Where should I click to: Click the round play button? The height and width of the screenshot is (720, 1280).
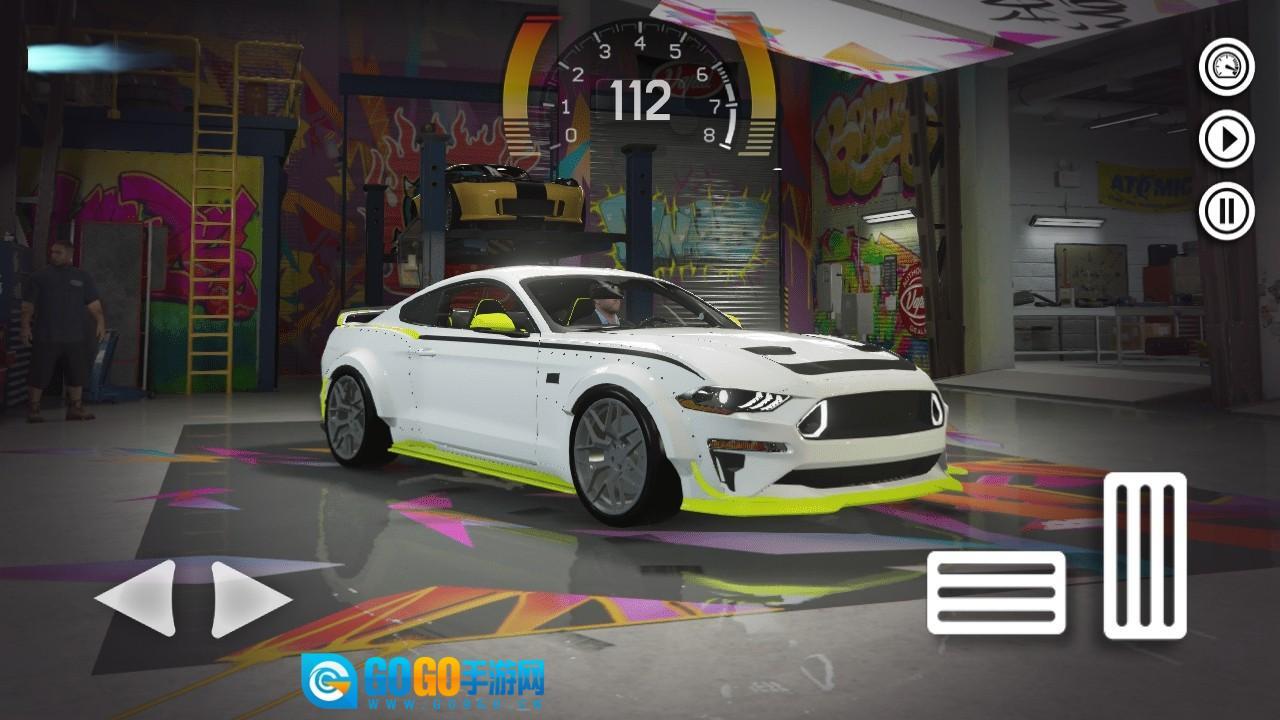click(1226, 139)
